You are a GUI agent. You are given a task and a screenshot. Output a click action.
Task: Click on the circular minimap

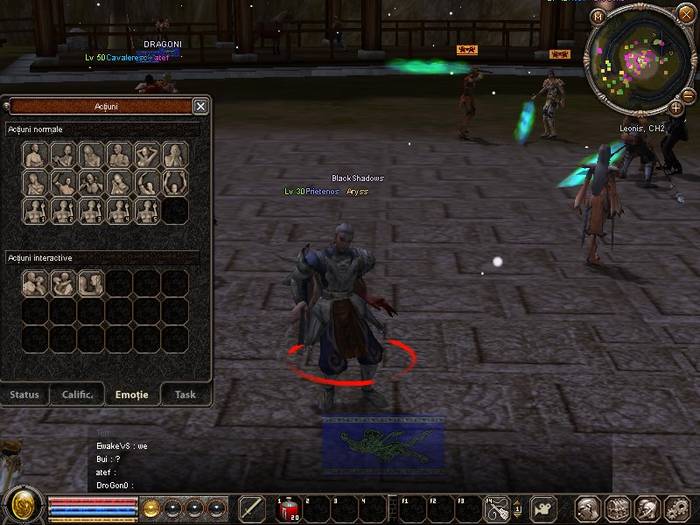tap(636, 59)
